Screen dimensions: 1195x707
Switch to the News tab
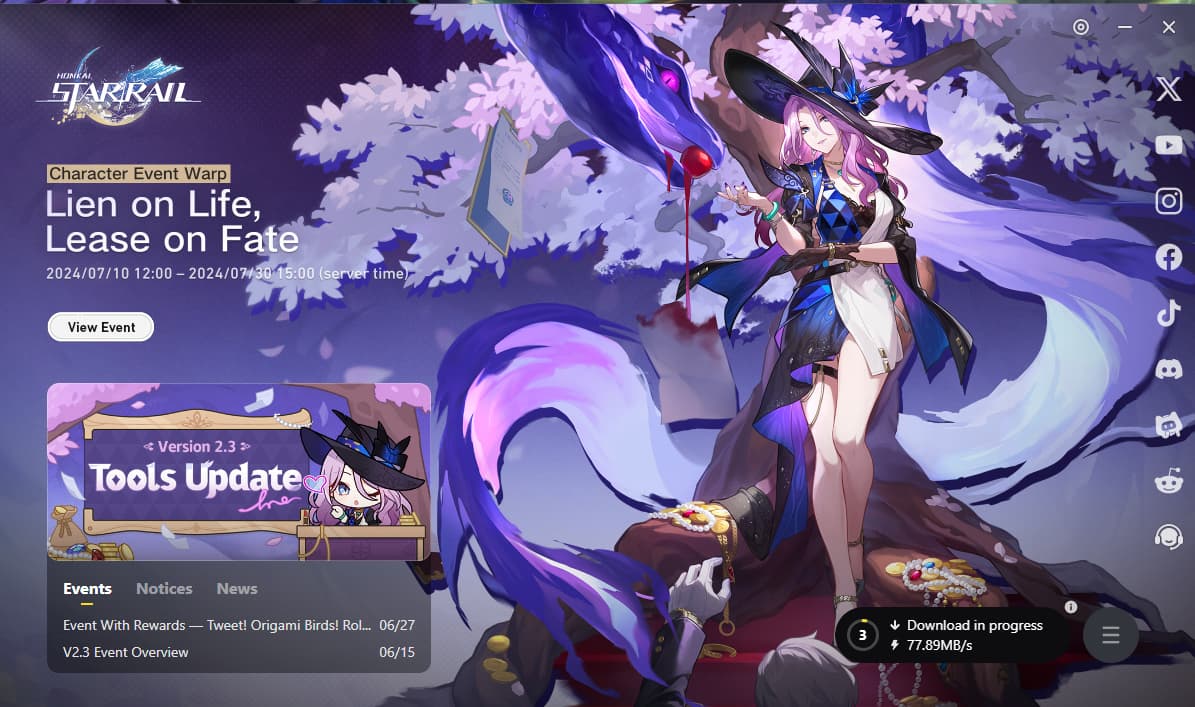click(237, 589)
